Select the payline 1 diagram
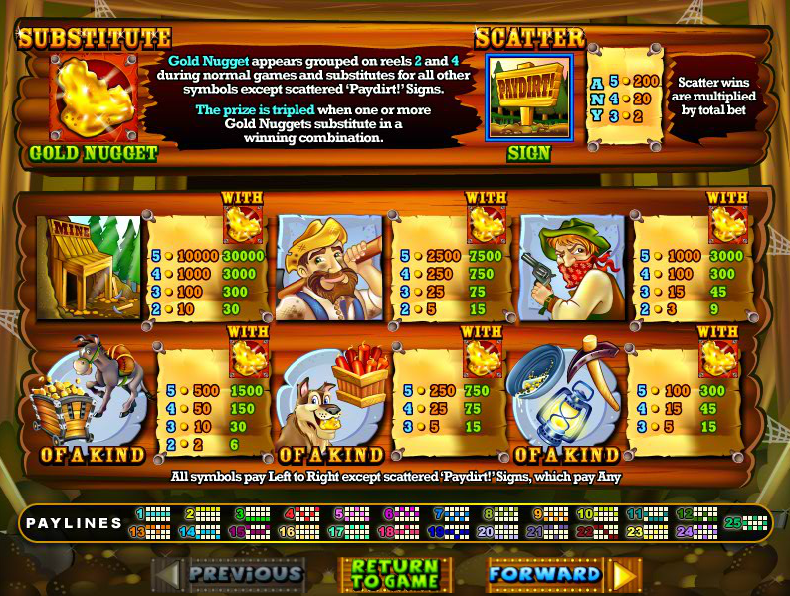790x596 pixels. [x=157, y=514]
